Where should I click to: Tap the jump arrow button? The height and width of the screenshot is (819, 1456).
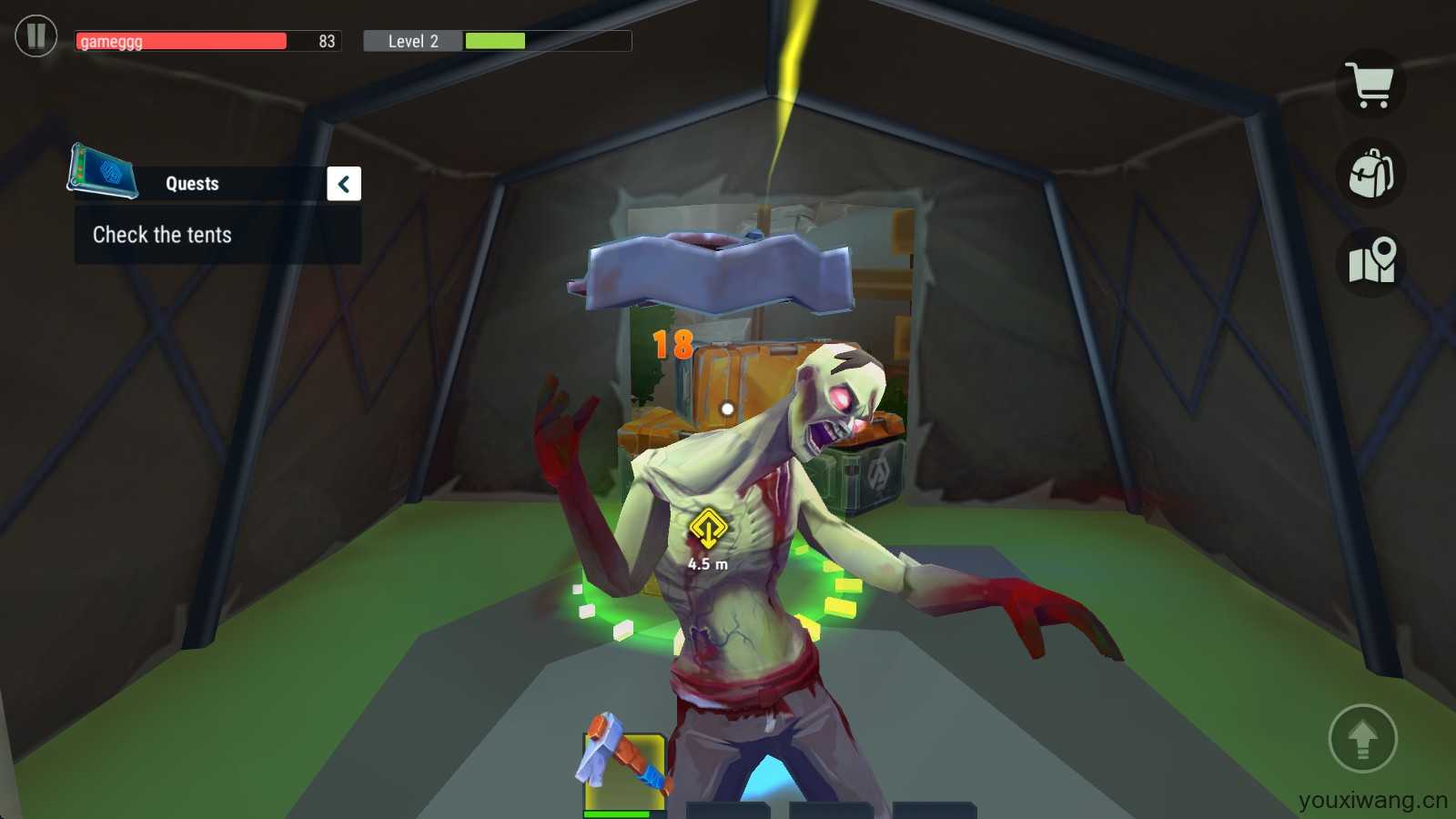pos(1362,738)
